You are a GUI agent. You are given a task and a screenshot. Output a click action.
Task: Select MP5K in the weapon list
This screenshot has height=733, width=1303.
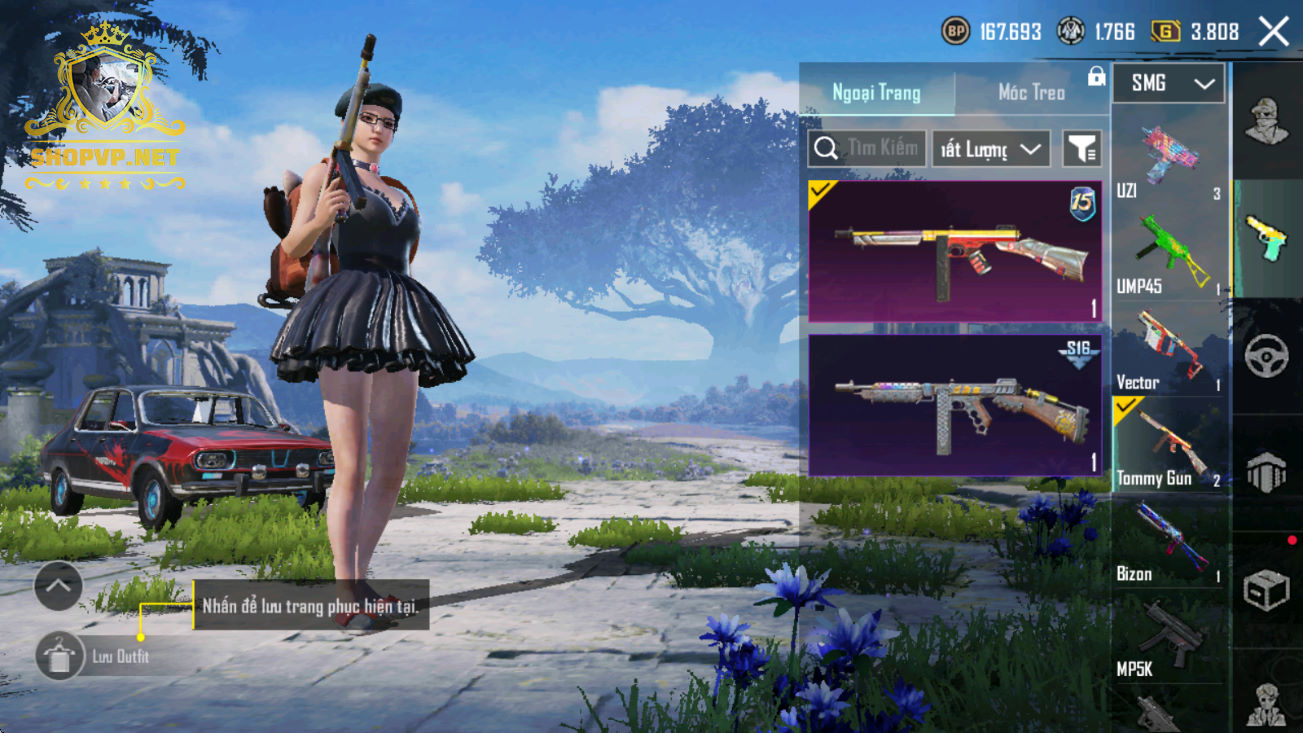click(1168, 640)
